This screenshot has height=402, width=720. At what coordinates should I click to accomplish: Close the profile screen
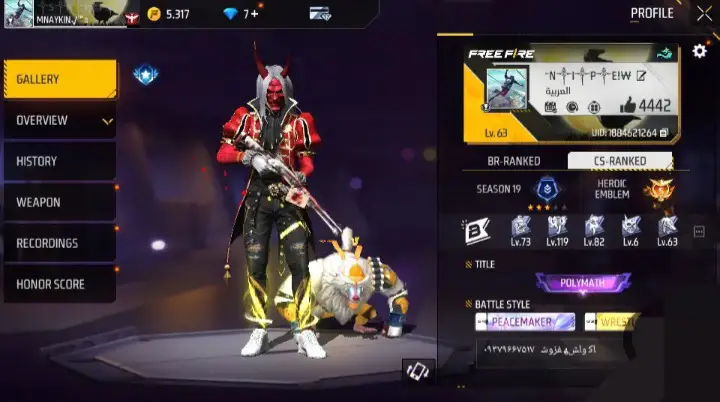click(x=704, y=14)
